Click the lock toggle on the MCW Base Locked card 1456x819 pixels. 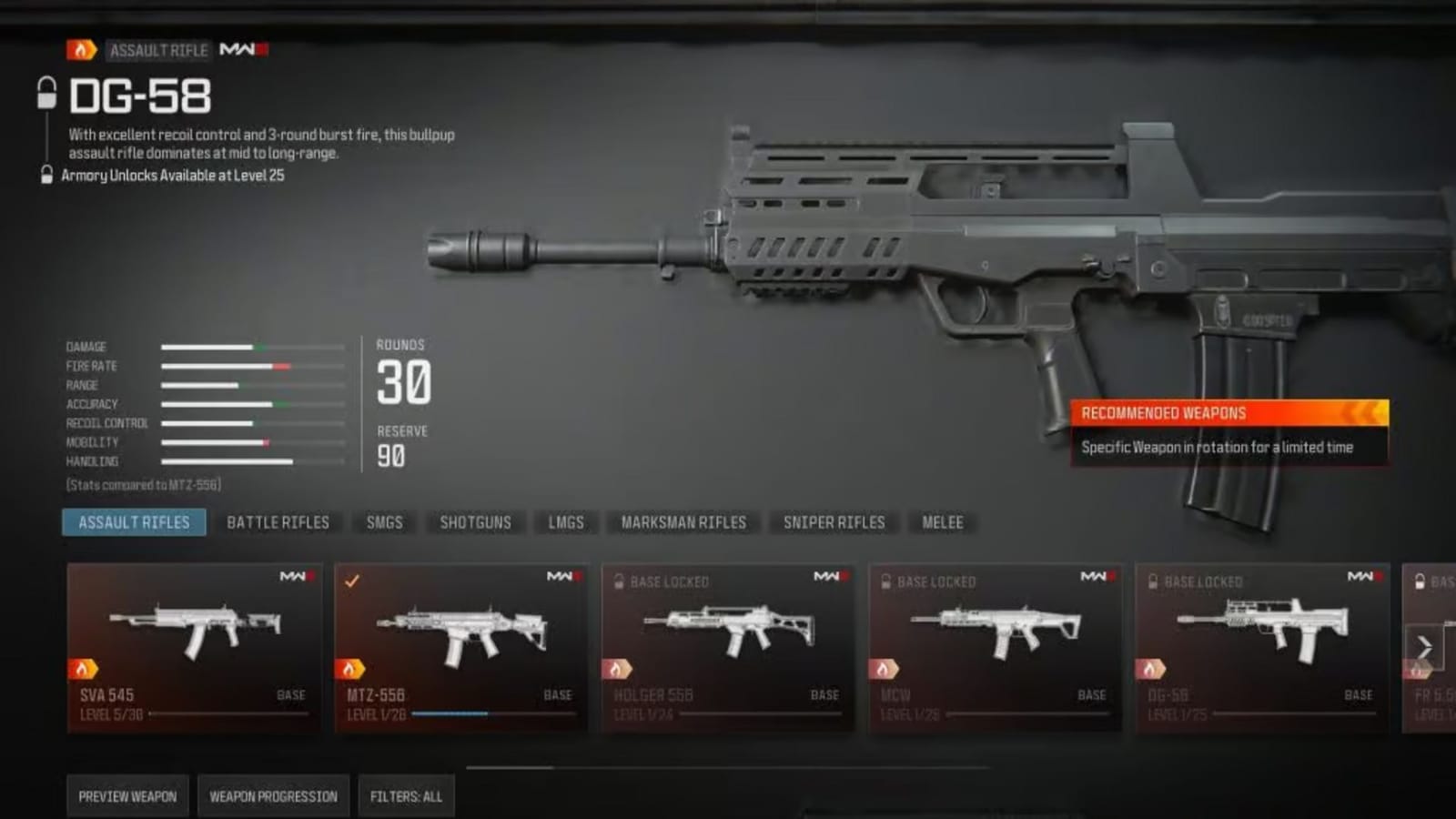point(885,581)
